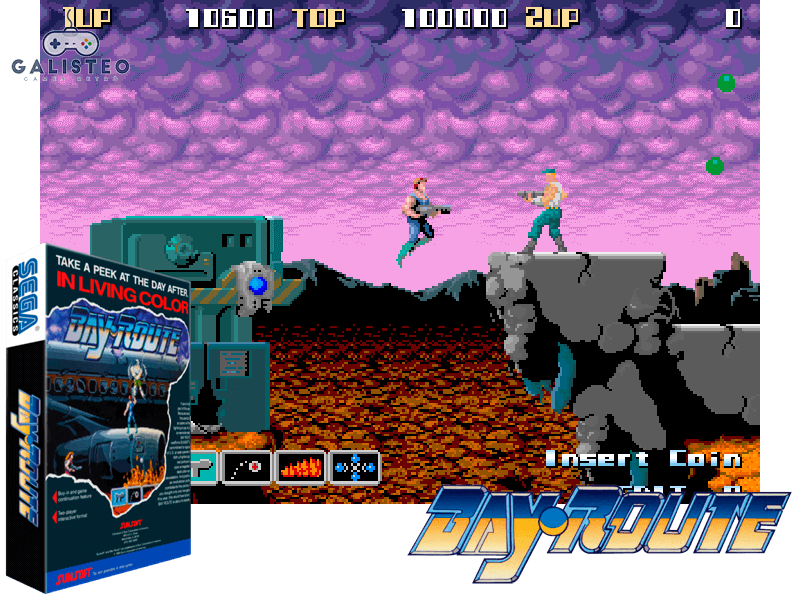The image size is (800, 600).
Task: Open the Bay Route Sega Genesis box art
Action: coord(100,420)
